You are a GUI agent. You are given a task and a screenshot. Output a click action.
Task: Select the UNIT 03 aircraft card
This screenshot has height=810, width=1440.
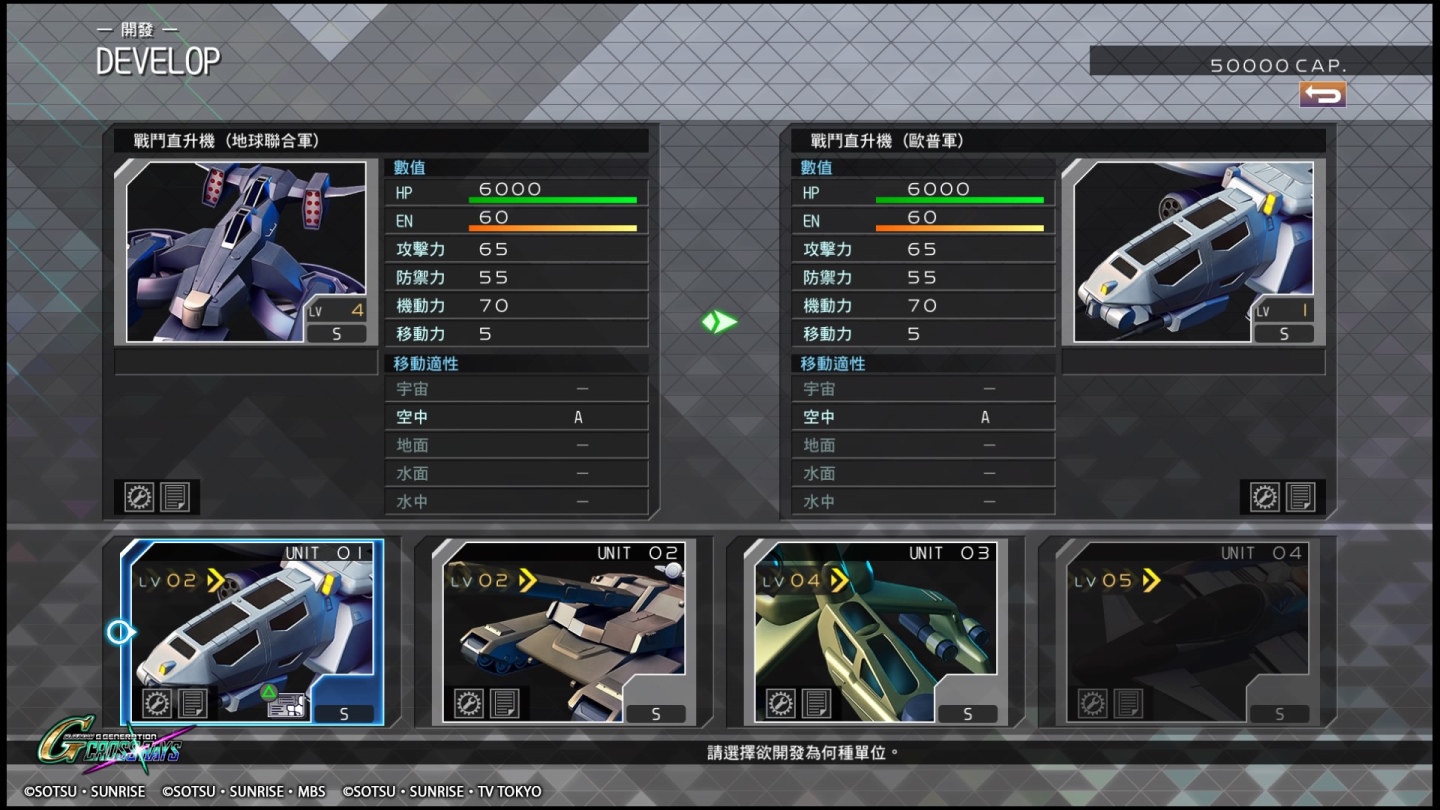(x=875, y=630)
